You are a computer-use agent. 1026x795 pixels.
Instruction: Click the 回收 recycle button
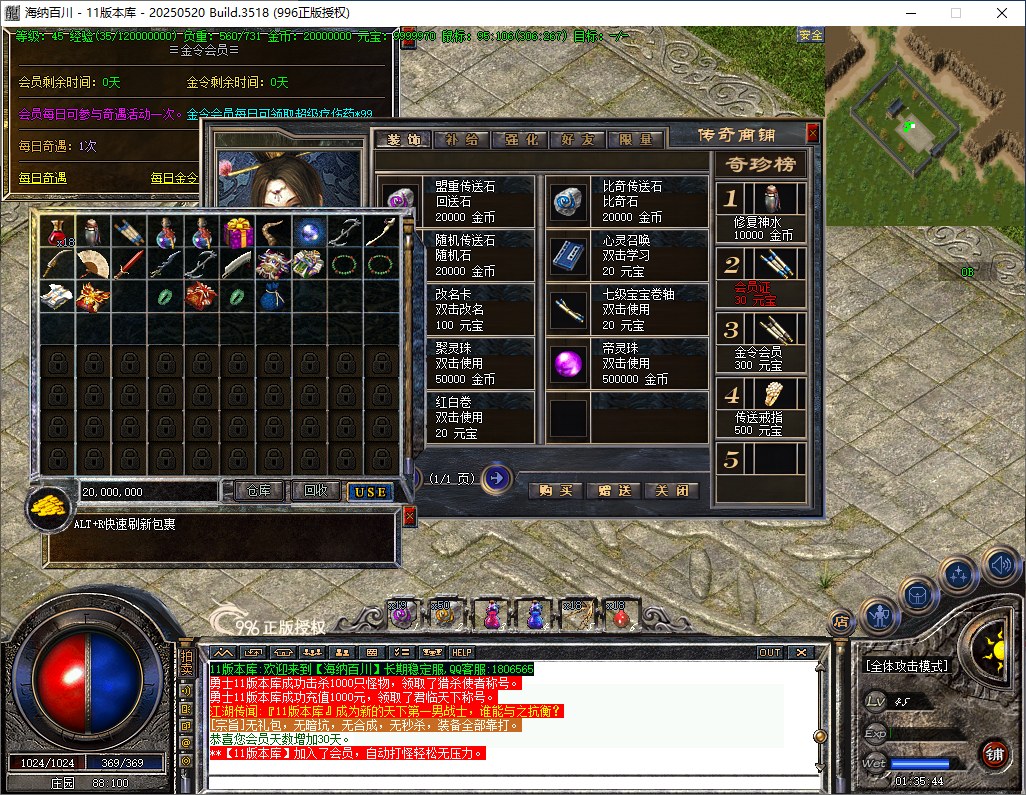(x=315, y=491)
